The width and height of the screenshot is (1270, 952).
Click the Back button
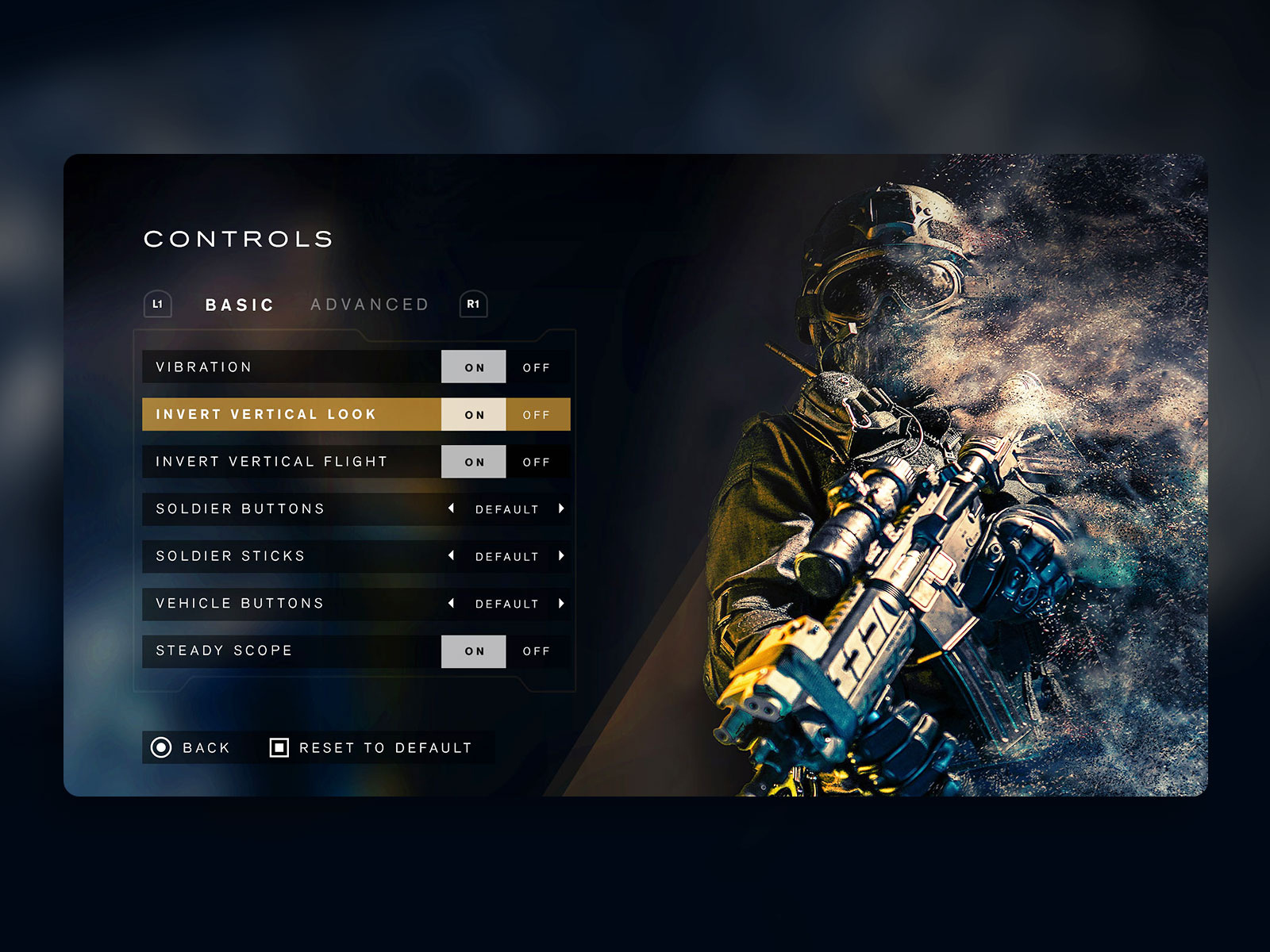pos(194,747)
